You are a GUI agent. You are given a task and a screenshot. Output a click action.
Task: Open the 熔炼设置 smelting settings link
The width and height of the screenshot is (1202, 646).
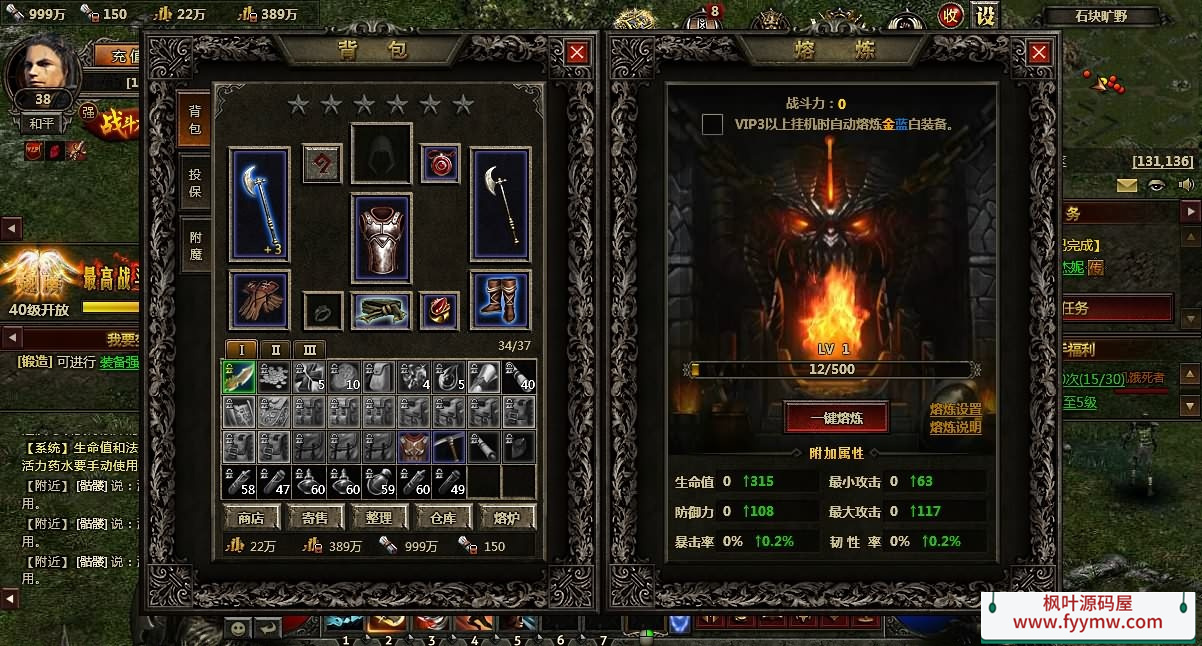955,410
